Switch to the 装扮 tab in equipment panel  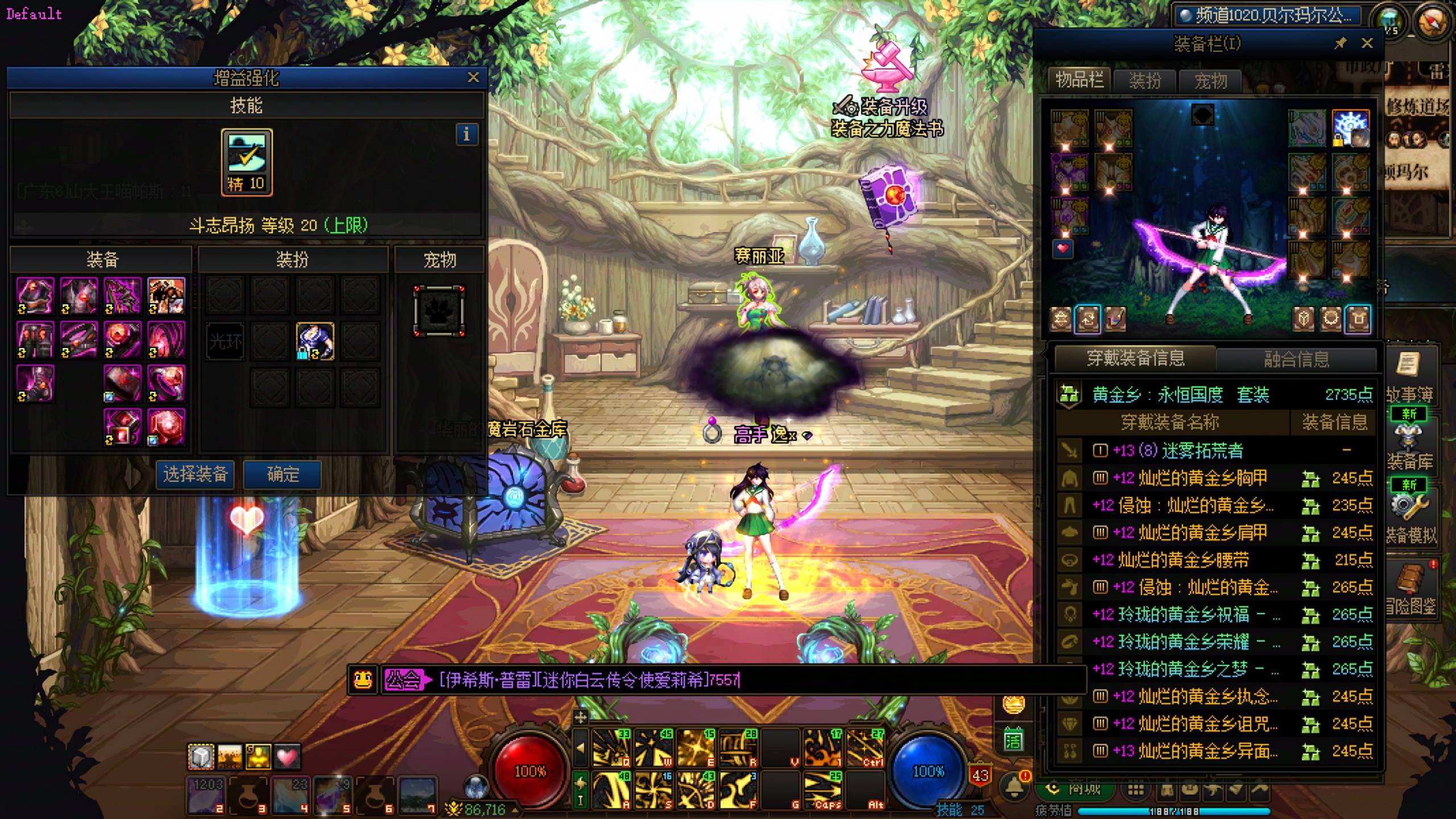1144,81
